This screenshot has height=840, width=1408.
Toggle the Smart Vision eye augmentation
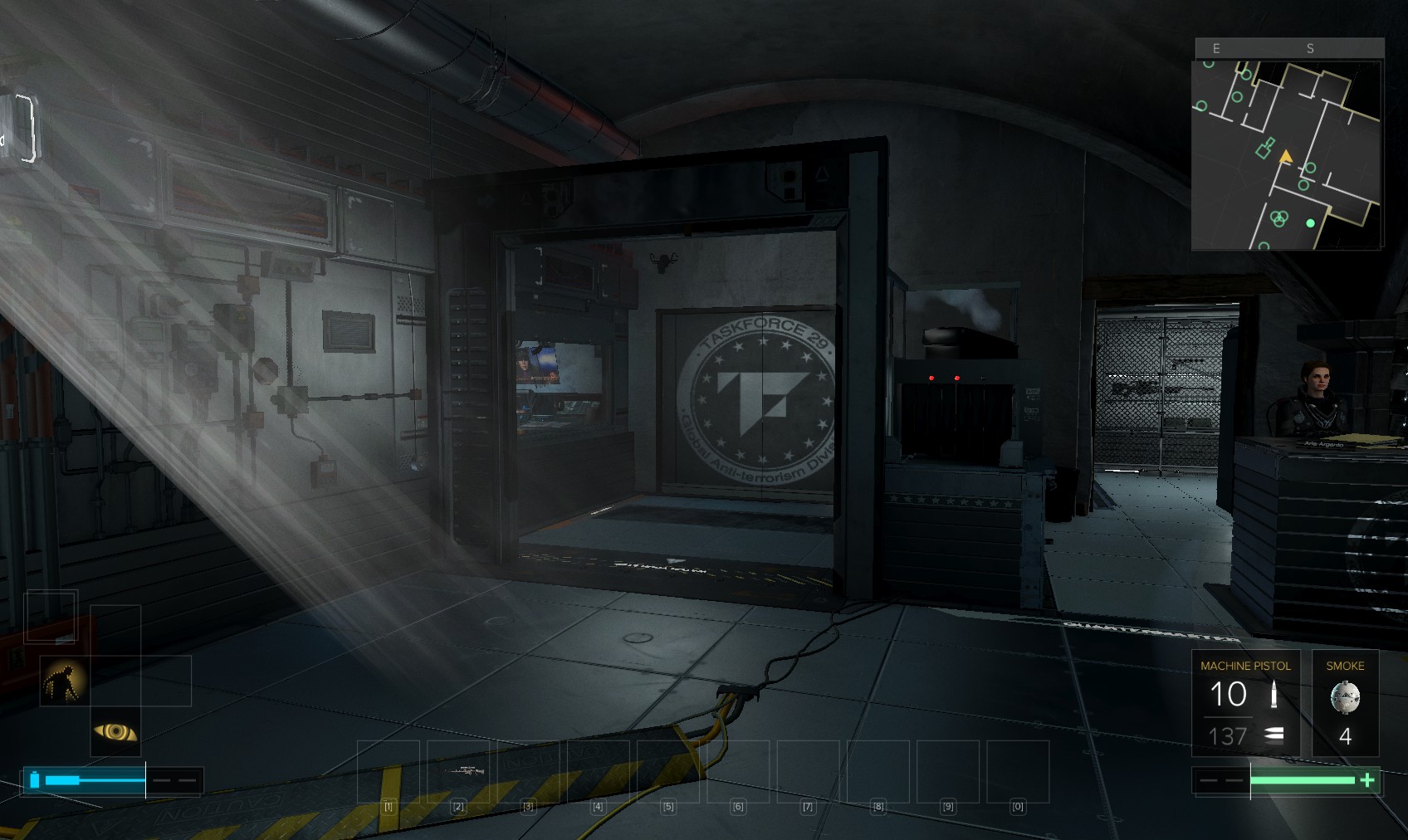tap(115, 731)
